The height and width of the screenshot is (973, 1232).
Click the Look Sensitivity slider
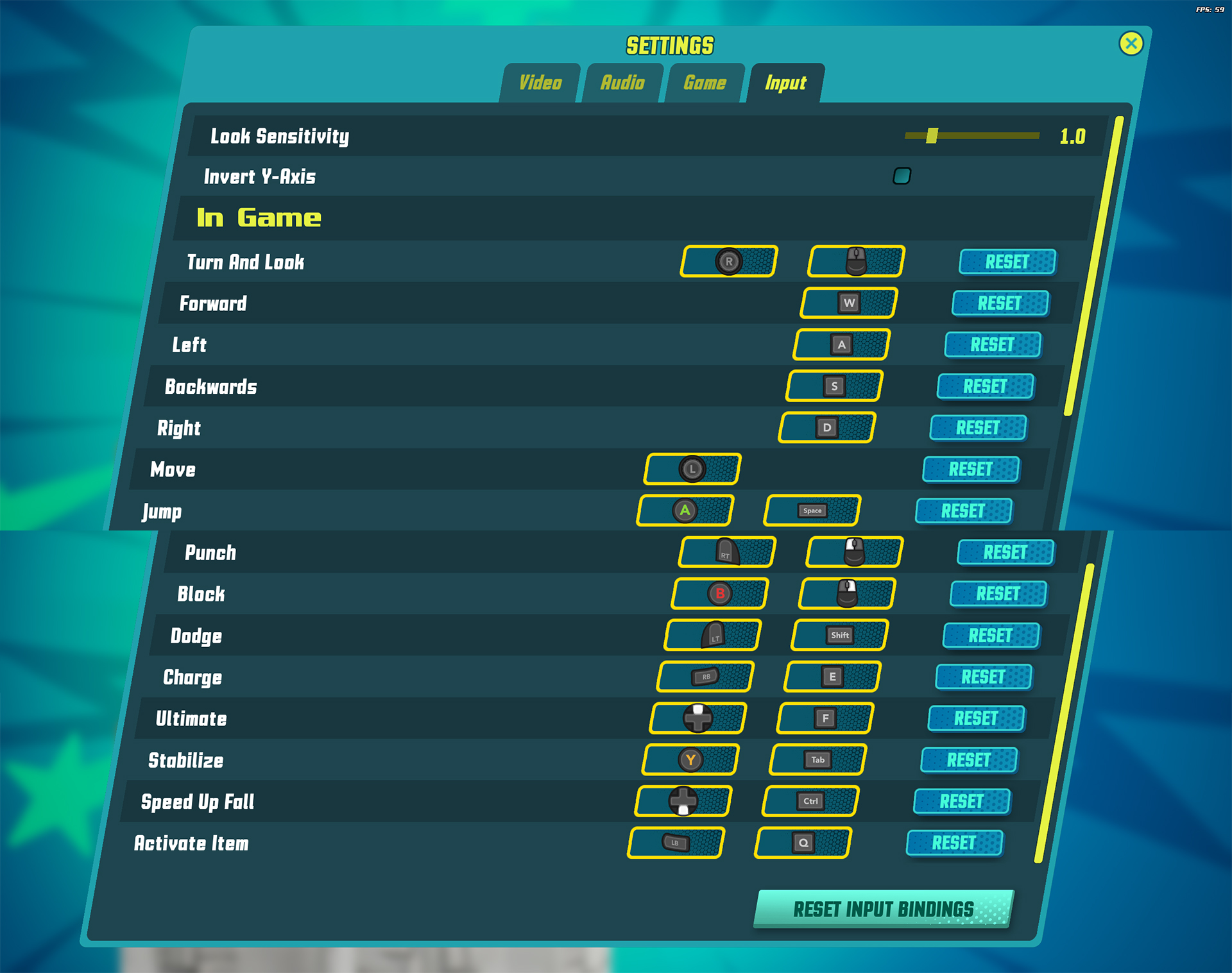pyautogui.click(x=971, y=135)
